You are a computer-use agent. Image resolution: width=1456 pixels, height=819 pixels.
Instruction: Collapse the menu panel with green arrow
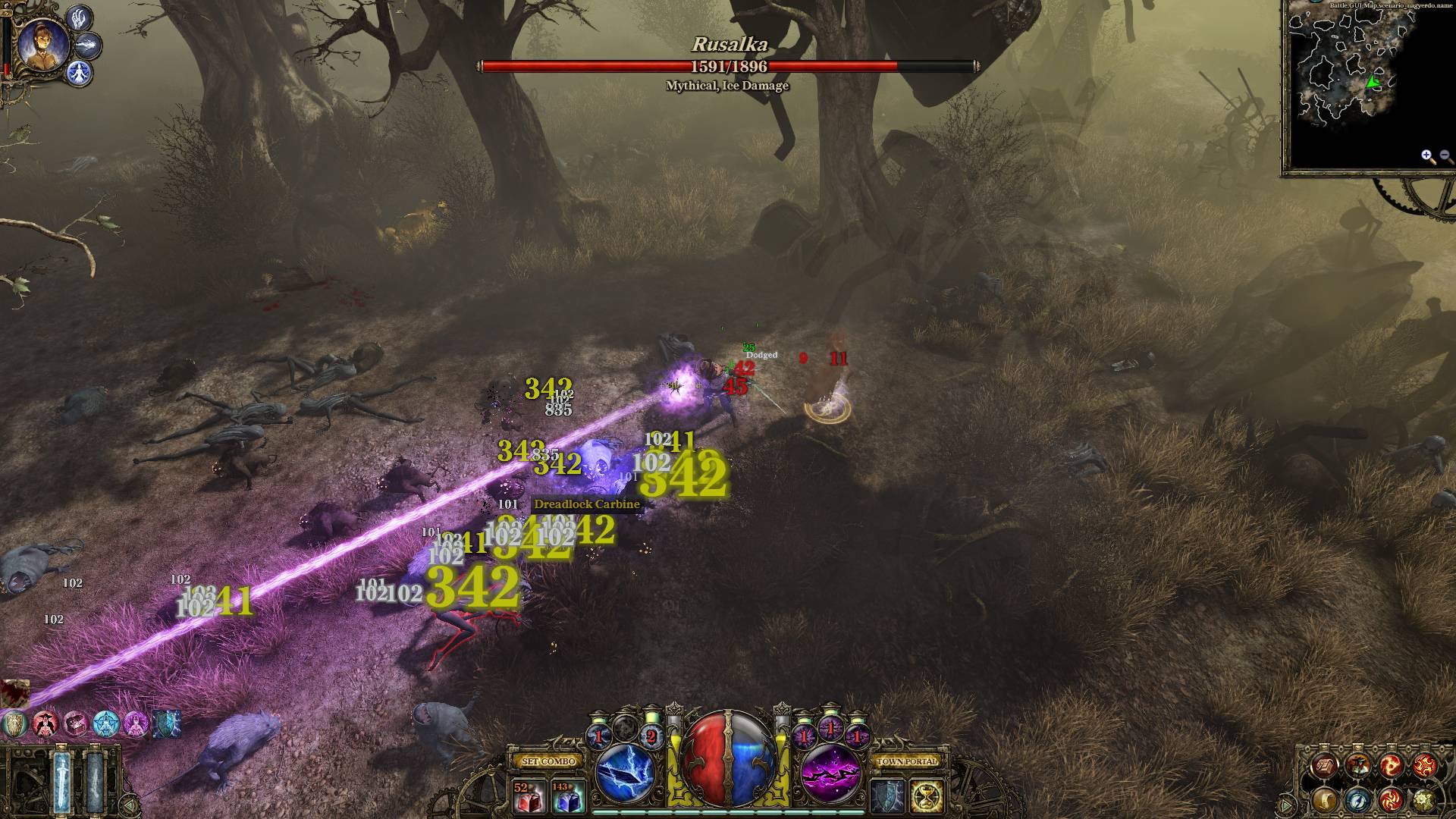click(x=1287, y=804)
